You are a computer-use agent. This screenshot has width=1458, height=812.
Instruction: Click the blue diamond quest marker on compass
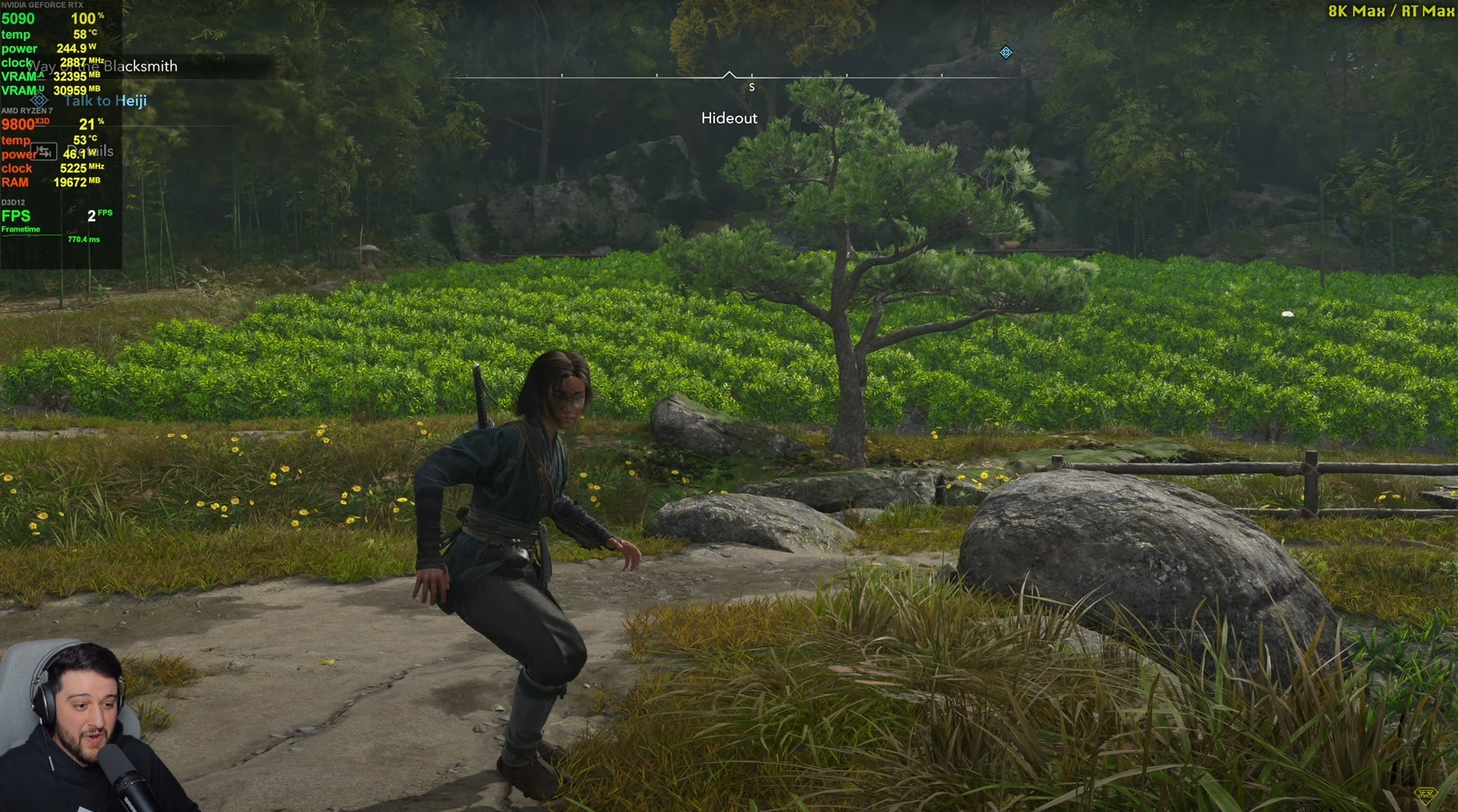click(1006, 52)
